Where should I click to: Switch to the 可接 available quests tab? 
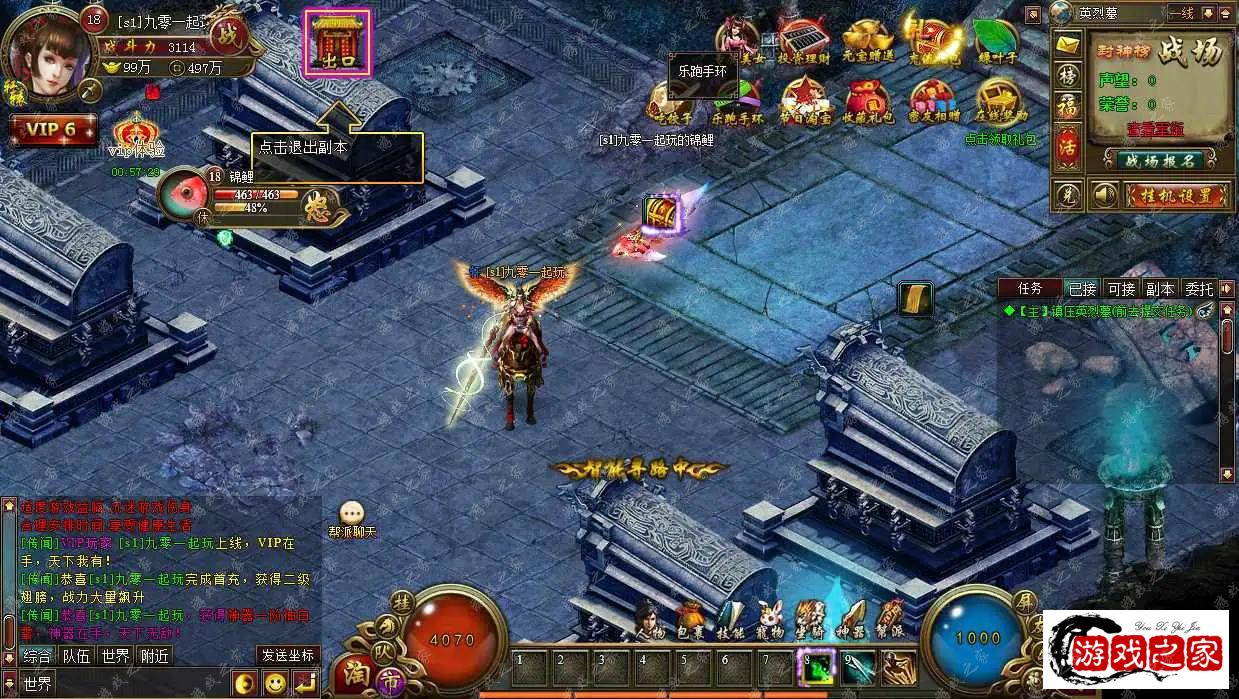click(x=1120, y=289)
